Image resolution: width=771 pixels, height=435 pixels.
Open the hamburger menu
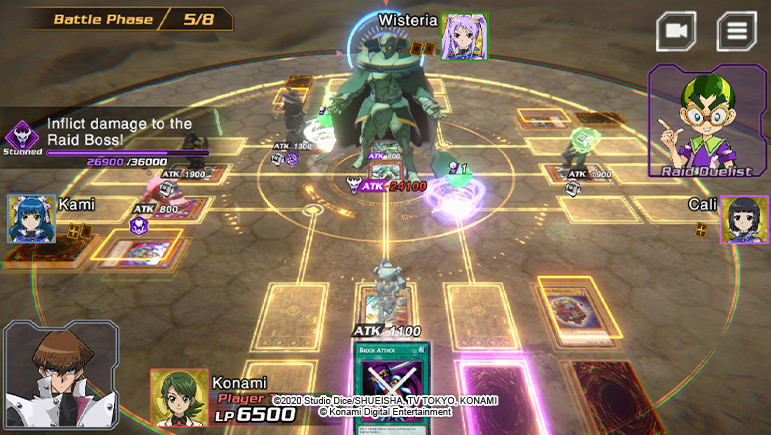(736, 31)
